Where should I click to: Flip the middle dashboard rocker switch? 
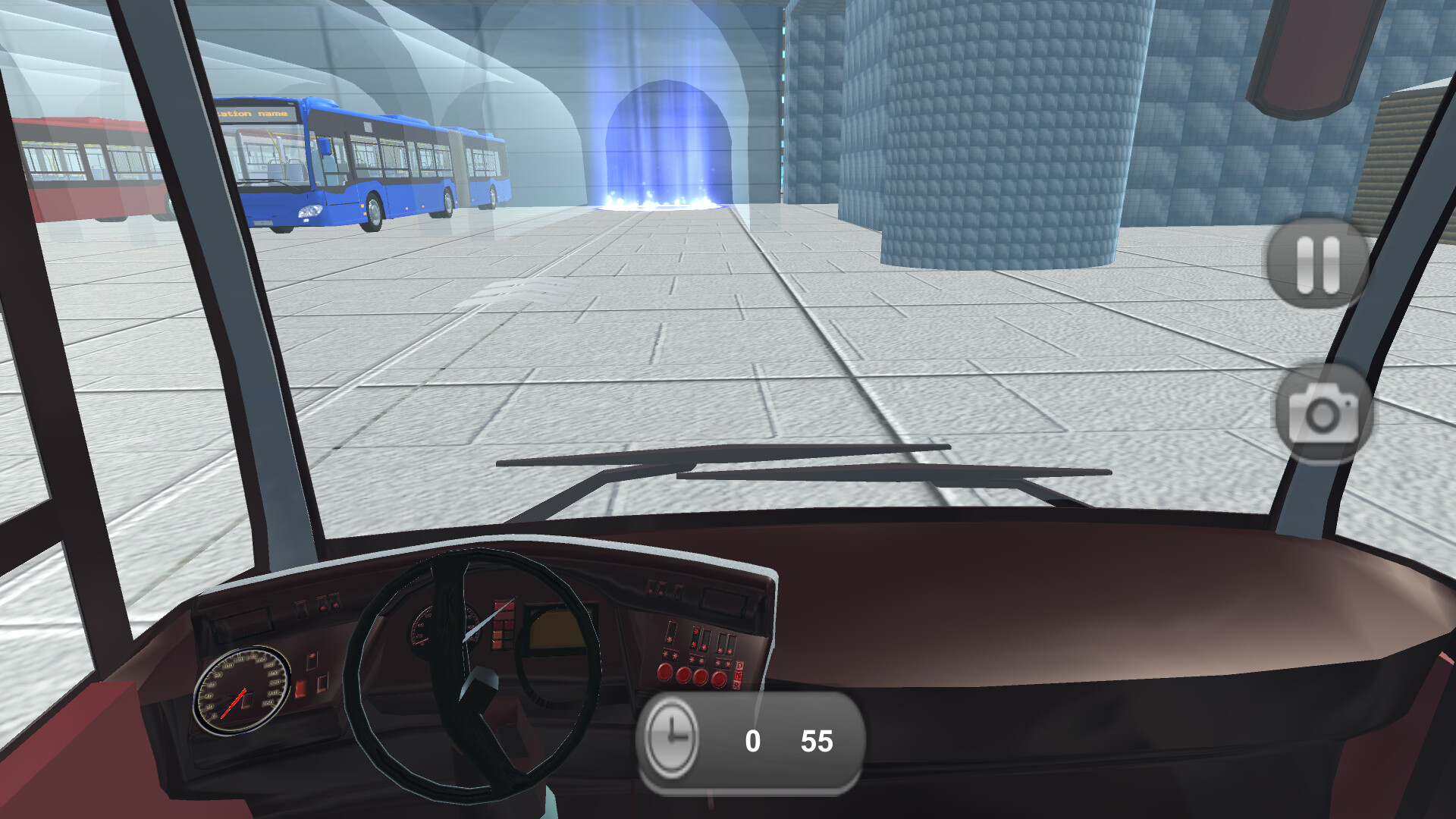[x=698, y=639]
